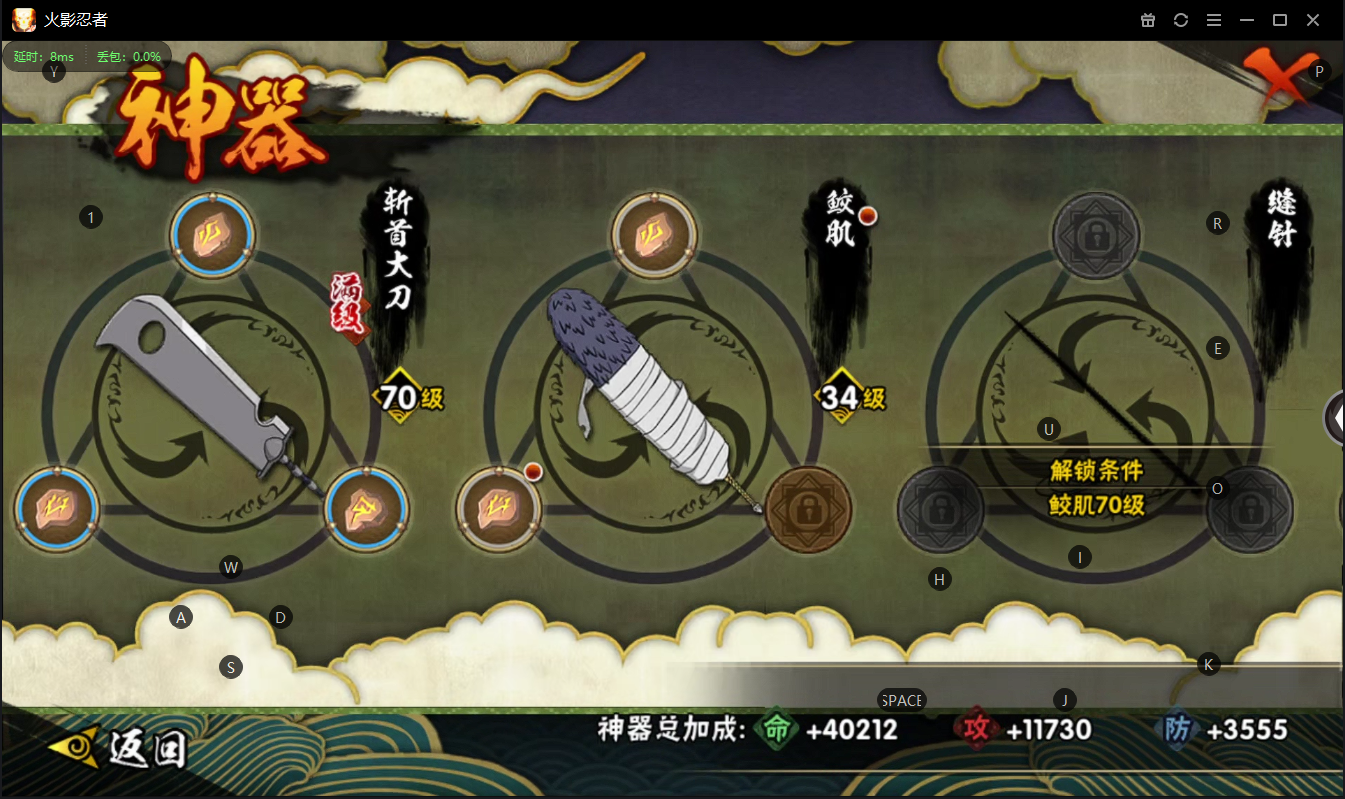Open the top rune slot of 鲛肌
This screenshot has width=1345, height=799.
click(x=653, y=237)
